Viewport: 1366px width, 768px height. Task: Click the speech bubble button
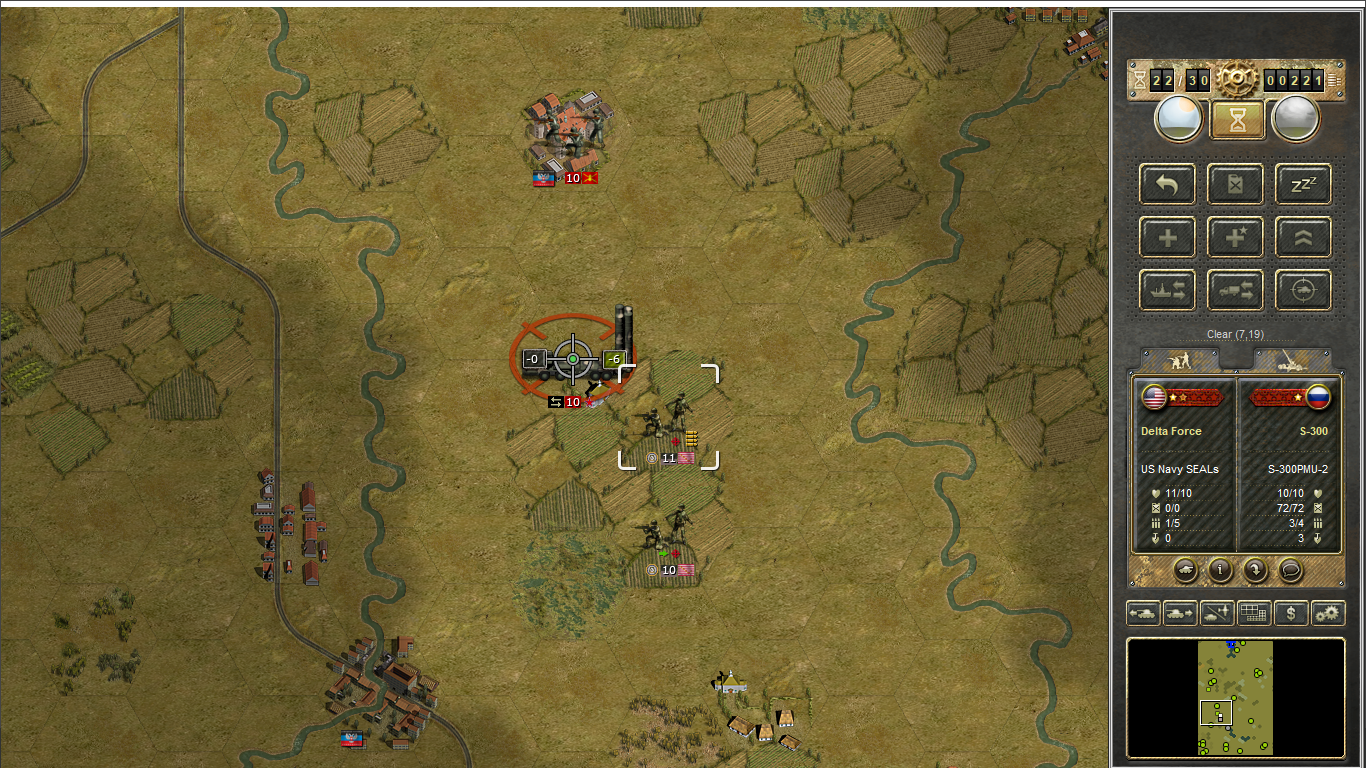[1291, 570]
